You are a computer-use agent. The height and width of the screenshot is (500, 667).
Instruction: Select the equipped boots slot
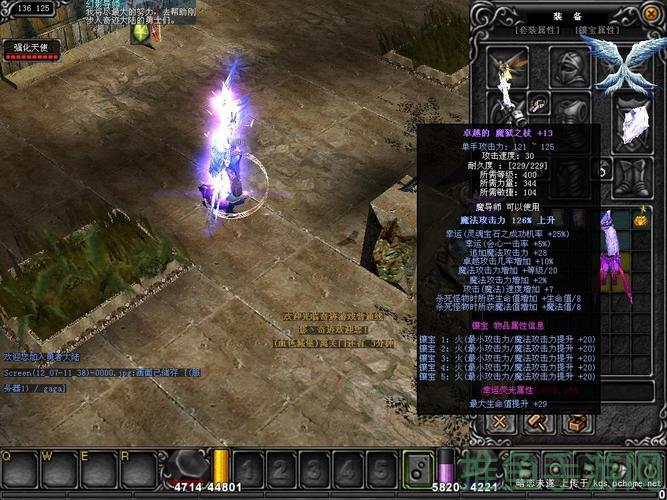point(631,178)
